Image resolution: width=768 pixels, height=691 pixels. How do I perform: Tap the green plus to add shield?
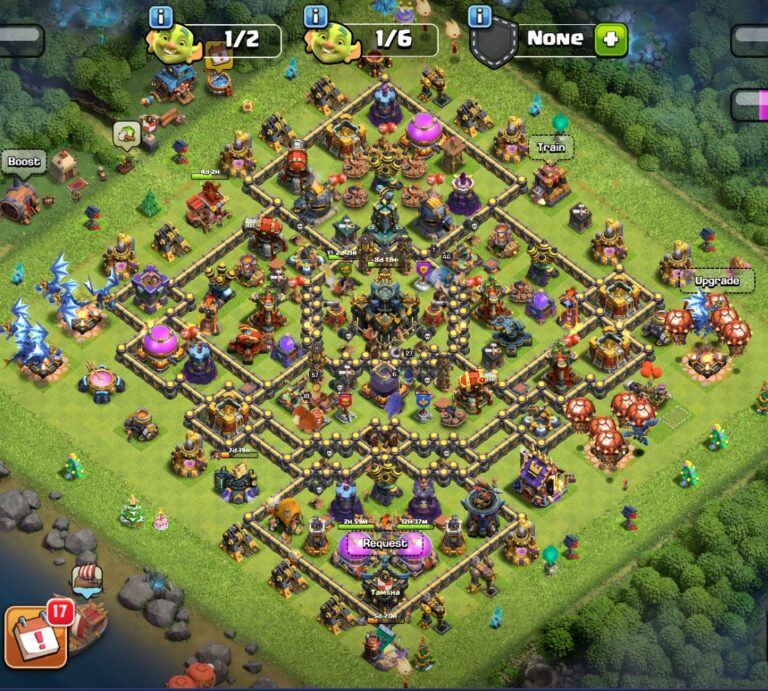610,40
